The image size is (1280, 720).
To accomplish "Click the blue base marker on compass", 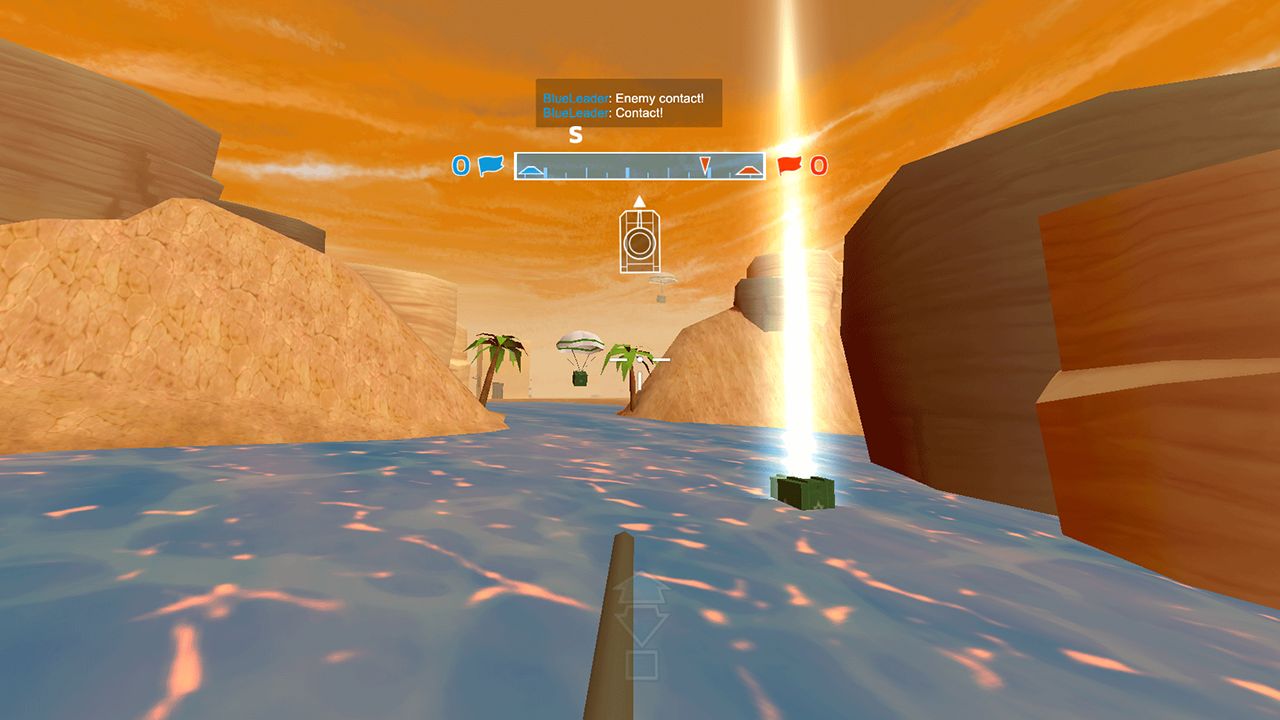I will click(530, 172).
